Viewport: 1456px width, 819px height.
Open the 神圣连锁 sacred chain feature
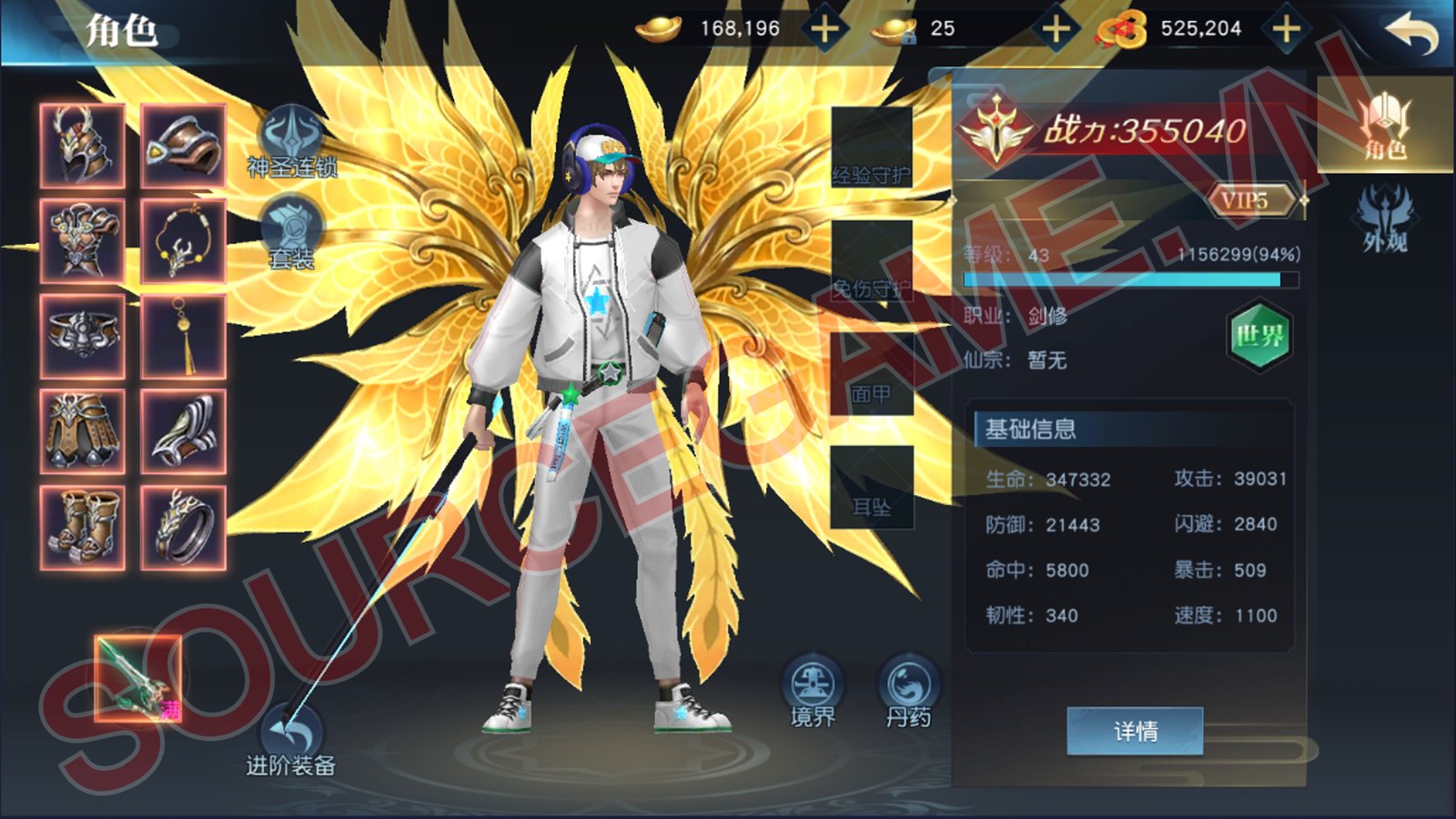[x=291, y=141]
